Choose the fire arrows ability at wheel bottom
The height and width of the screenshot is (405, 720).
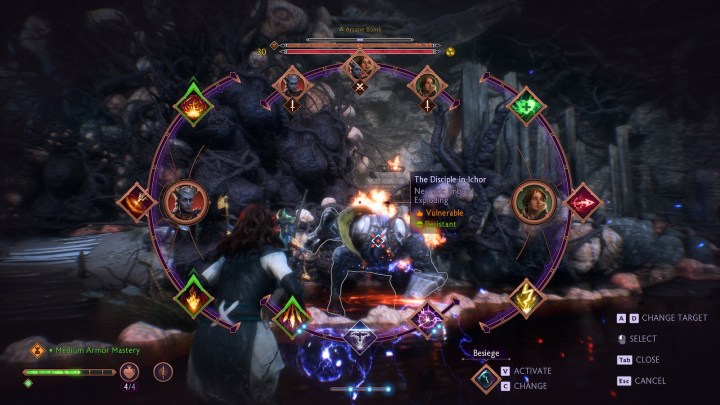291,314
